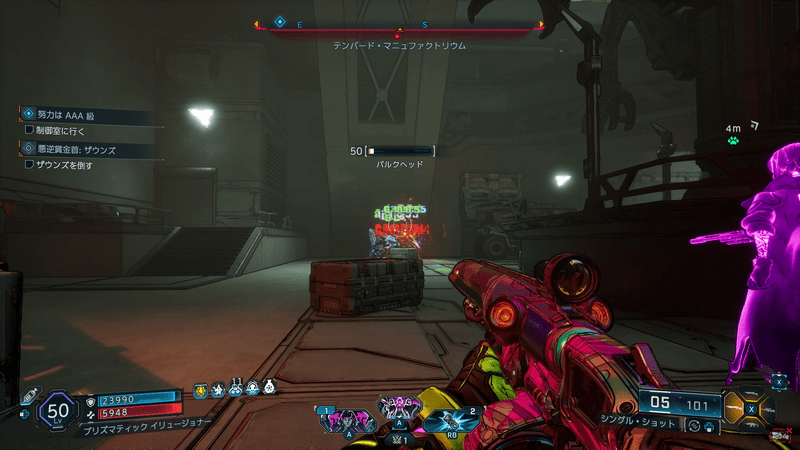This screenshot has width=800, height=450.
Task: Select the first yellow status buff icon
Action: 199,389
